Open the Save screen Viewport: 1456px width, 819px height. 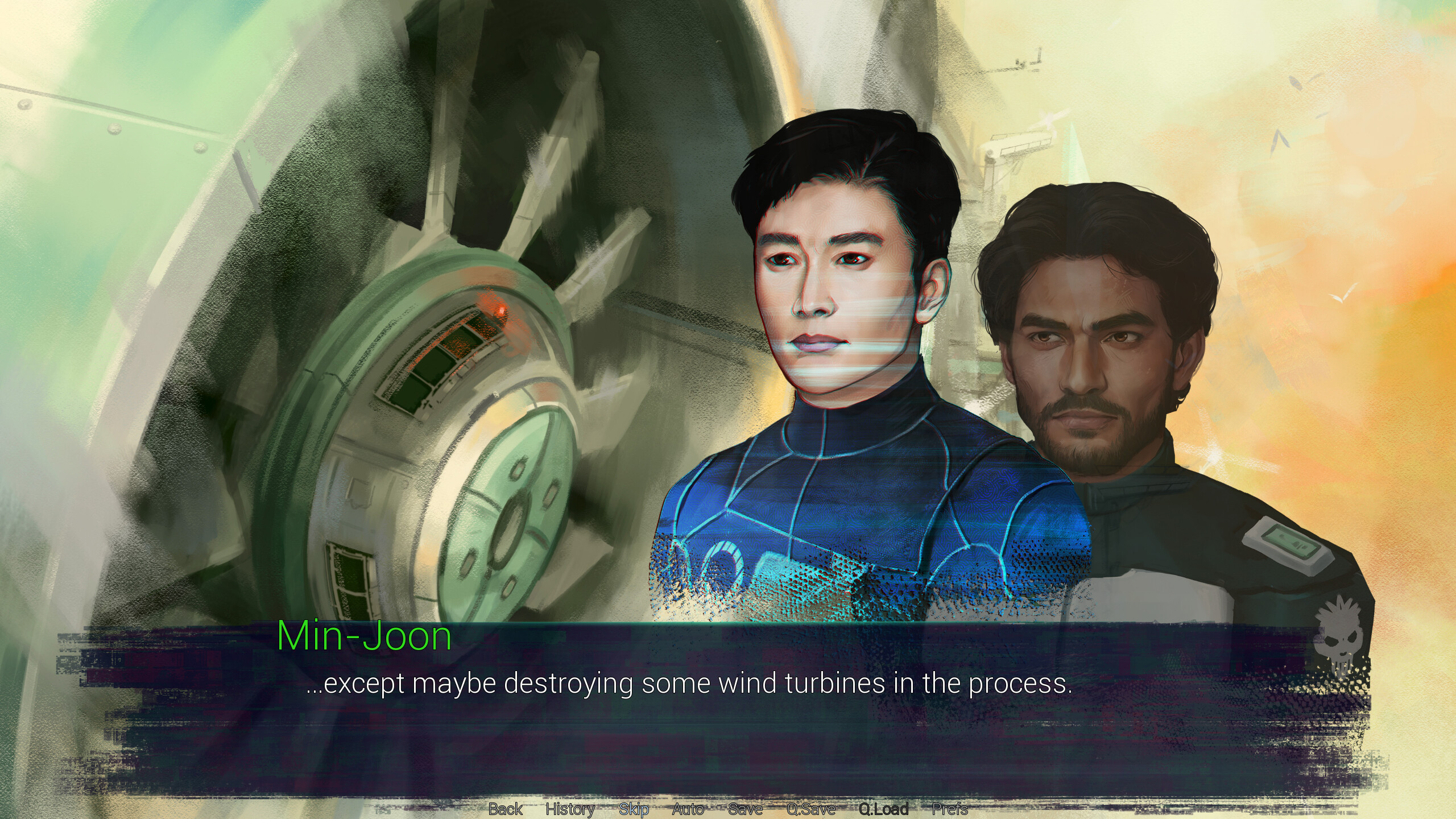pyautogui.click(x=745, y=809)
